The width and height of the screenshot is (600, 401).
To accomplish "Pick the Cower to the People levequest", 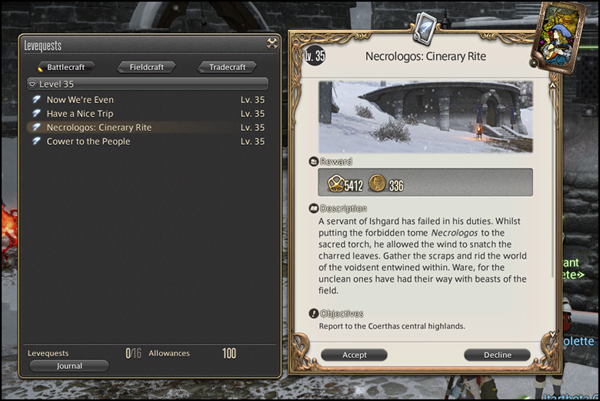I will (x=90, y=142).
